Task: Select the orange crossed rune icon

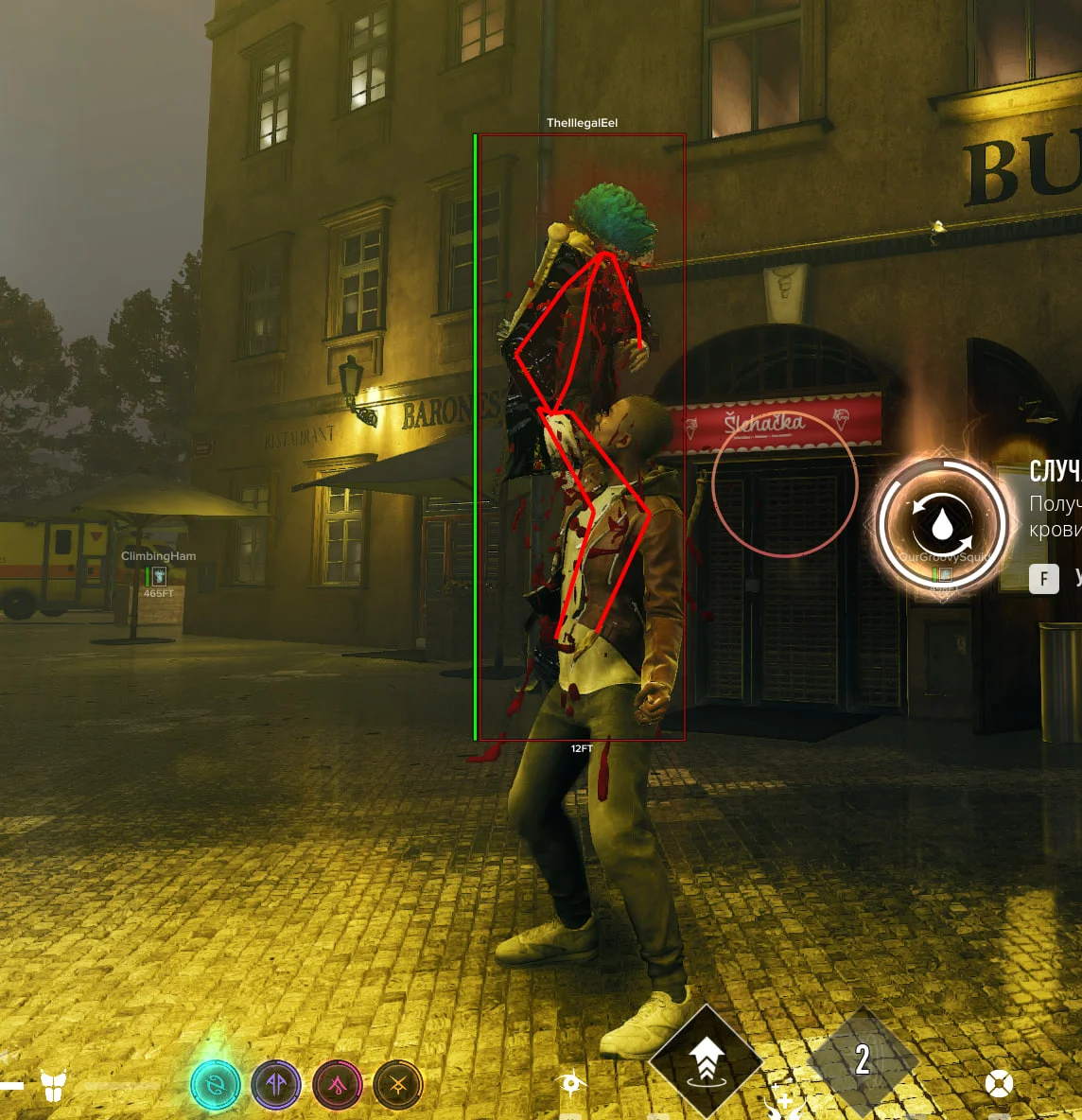Action: (x=398, y=1085)
